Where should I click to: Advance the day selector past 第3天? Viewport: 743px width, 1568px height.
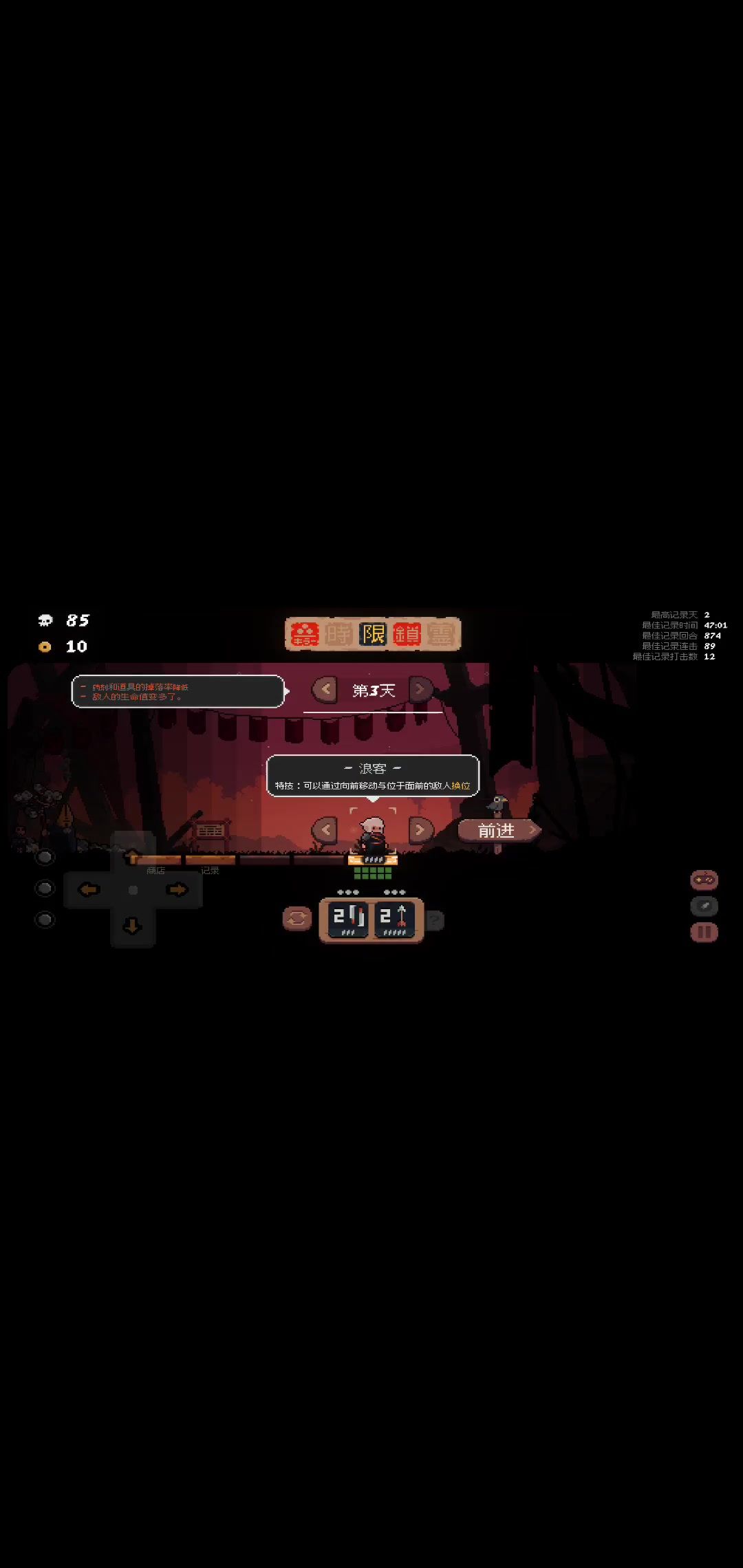point(420,690)
